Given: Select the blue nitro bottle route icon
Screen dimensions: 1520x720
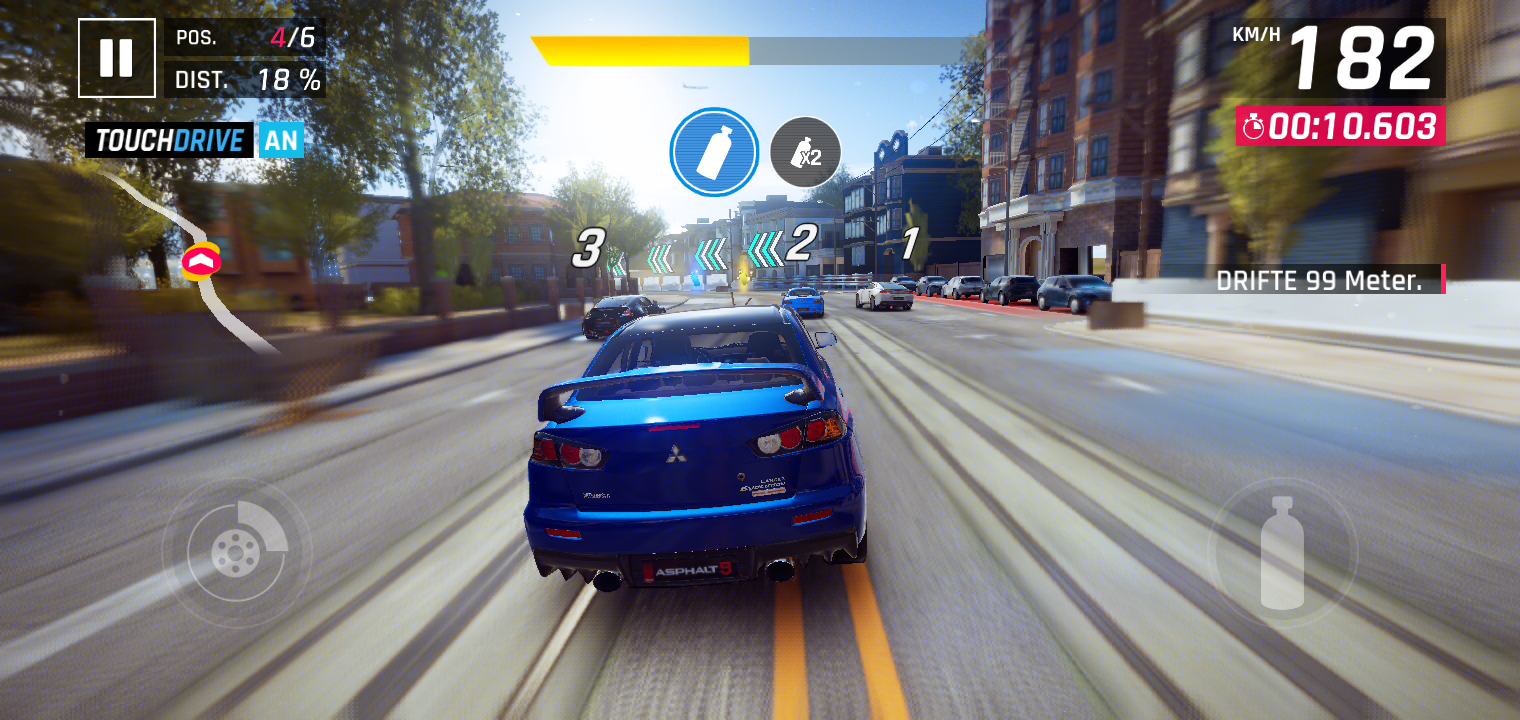Looking at the screenshot, I should point(714,152).
